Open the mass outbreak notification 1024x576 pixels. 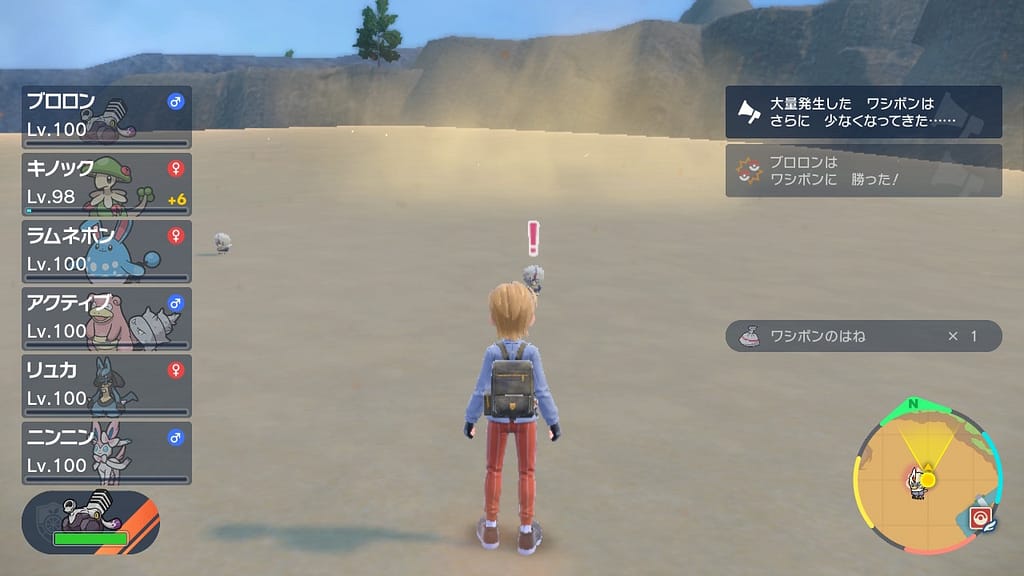click(863, 112)
